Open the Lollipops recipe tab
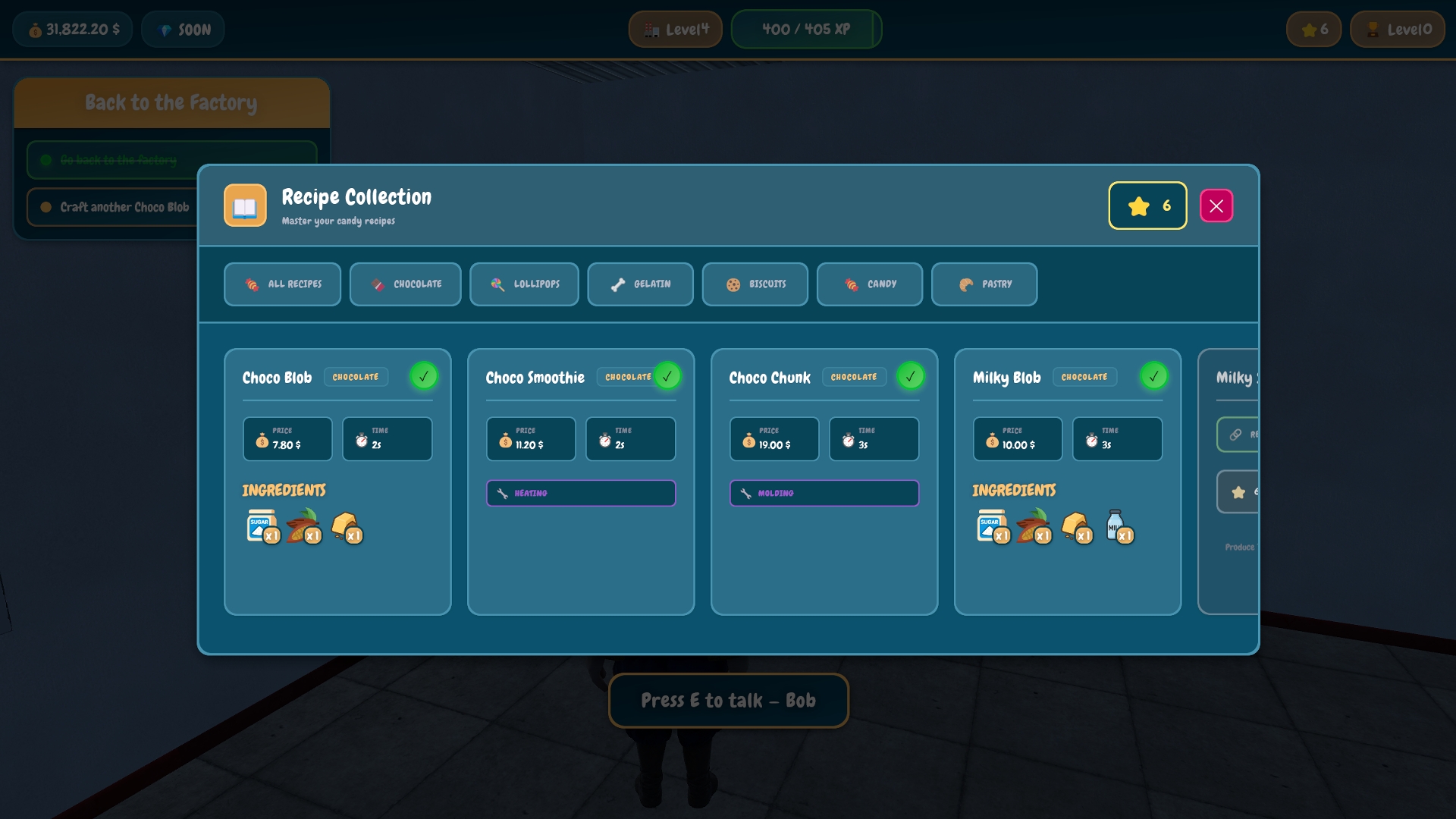Screen dimensions: 1456x819 [x=524, y=284]
